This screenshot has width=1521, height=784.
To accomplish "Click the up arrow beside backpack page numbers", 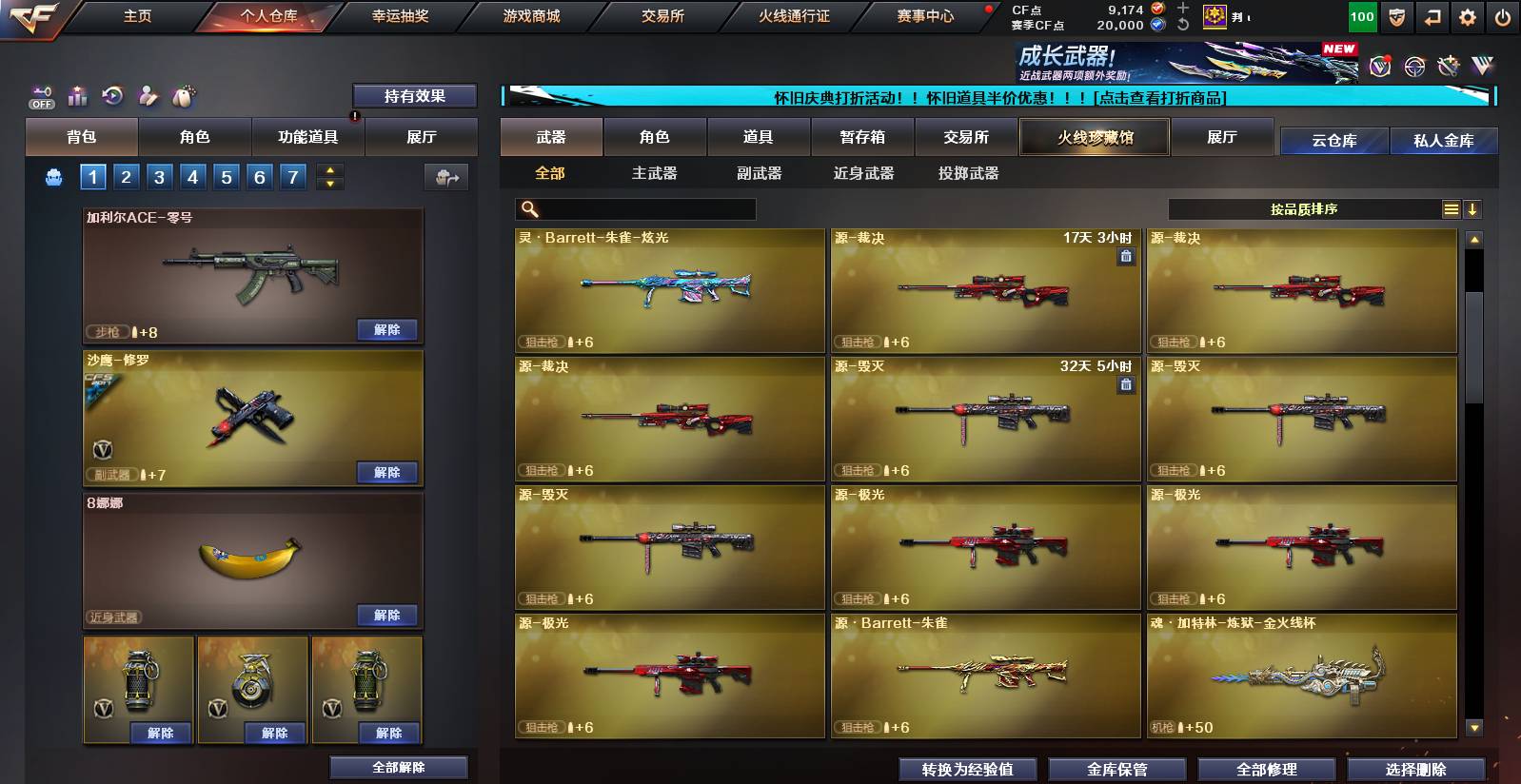I will [x=328, y=170].
